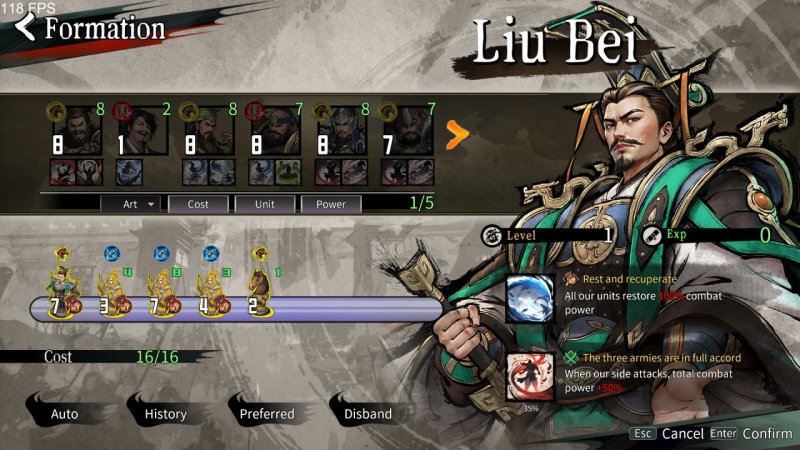Image resolution: width=800 pixels, height=450 pixels.
Task: Show the next page of officers
Action: pos(457,135)
